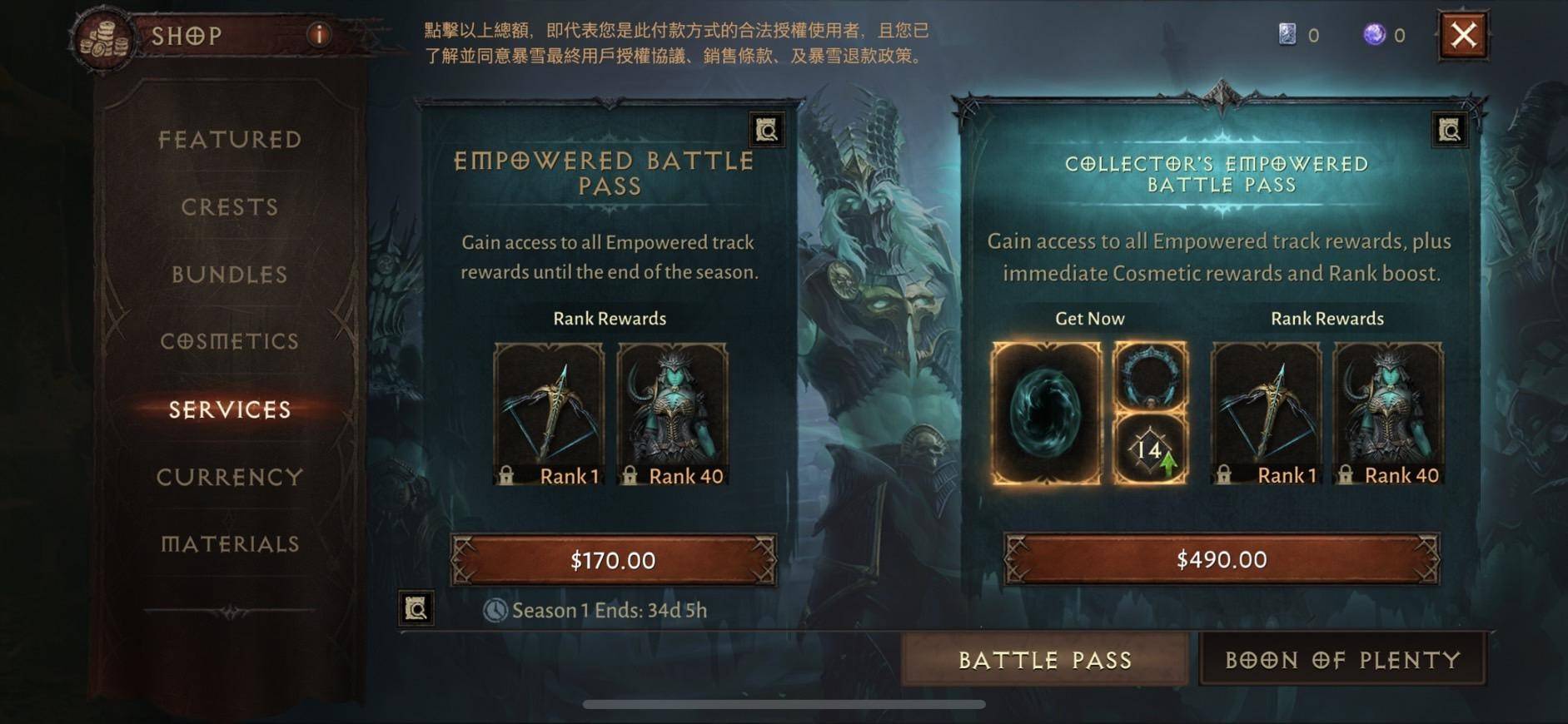
Task: Preview the swirling portal cosmetic reward
Action: point(1045,412)
